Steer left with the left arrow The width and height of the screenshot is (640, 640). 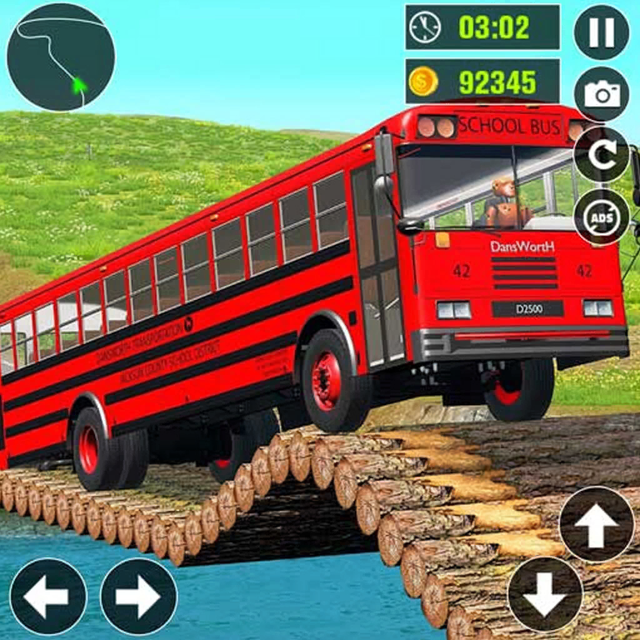pyautogui.click(x=48, y=596)
